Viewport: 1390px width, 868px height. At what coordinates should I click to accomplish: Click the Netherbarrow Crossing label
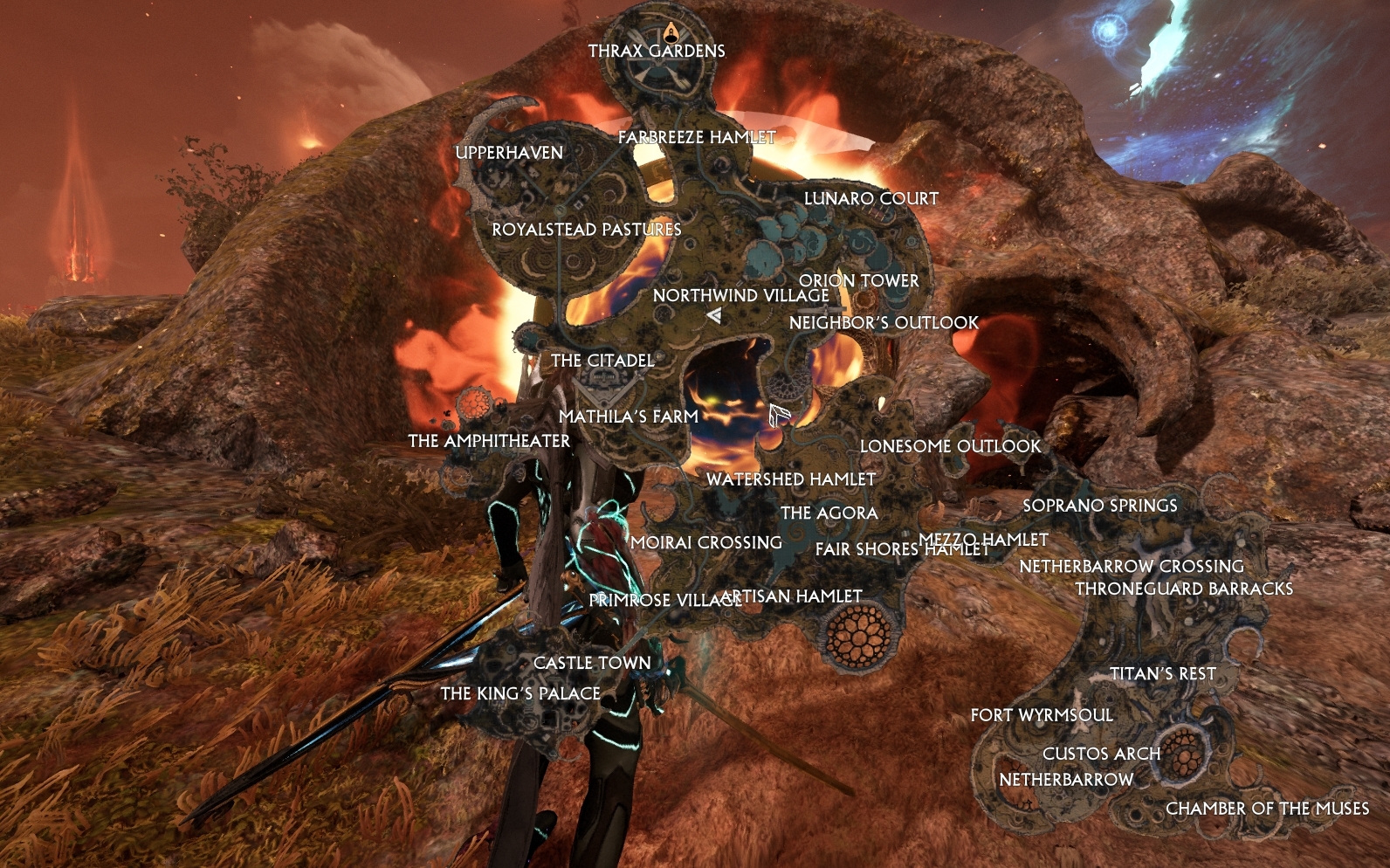click(x=1132, y=566)
